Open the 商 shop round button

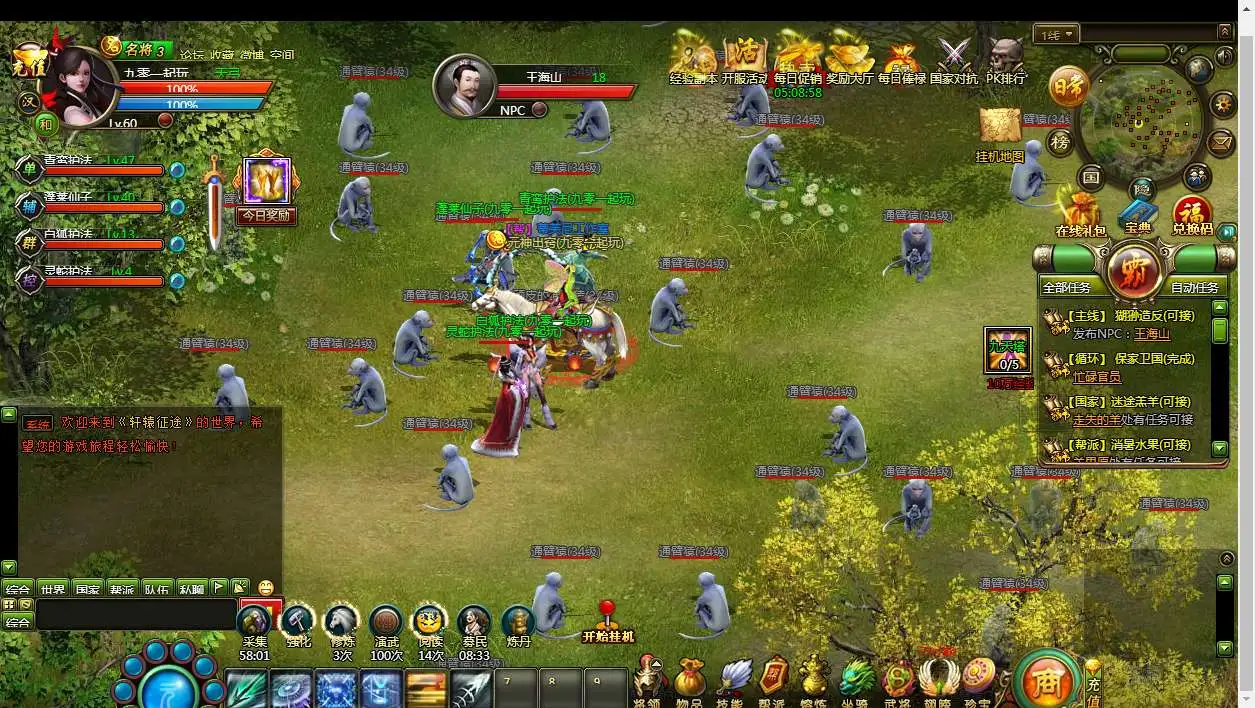click(x=1046, y=683)
